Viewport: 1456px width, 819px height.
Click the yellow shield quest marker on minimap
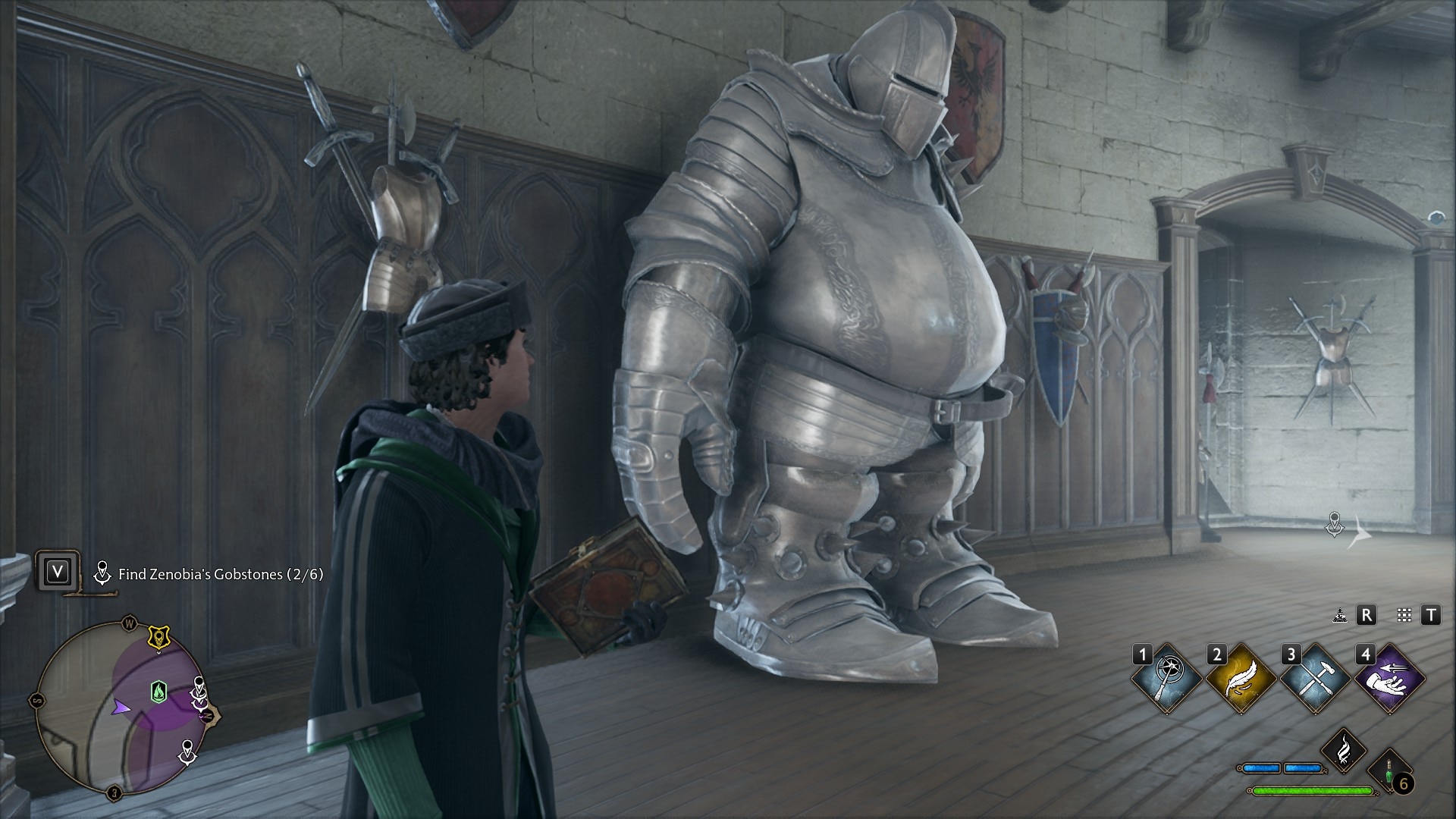pos(158,638)
